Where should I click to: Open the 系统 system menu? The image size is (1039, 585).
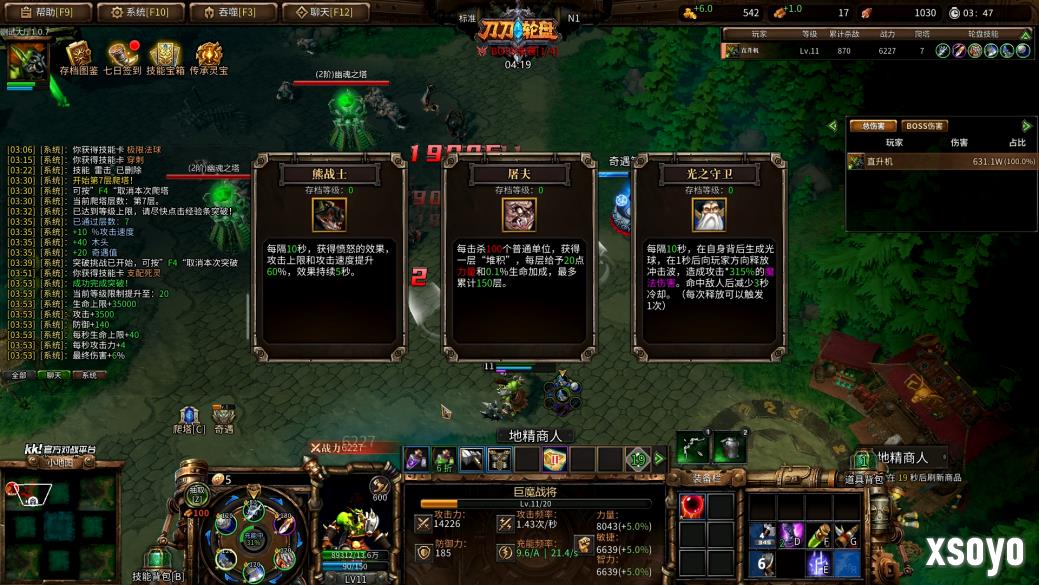tap(140, 12)
